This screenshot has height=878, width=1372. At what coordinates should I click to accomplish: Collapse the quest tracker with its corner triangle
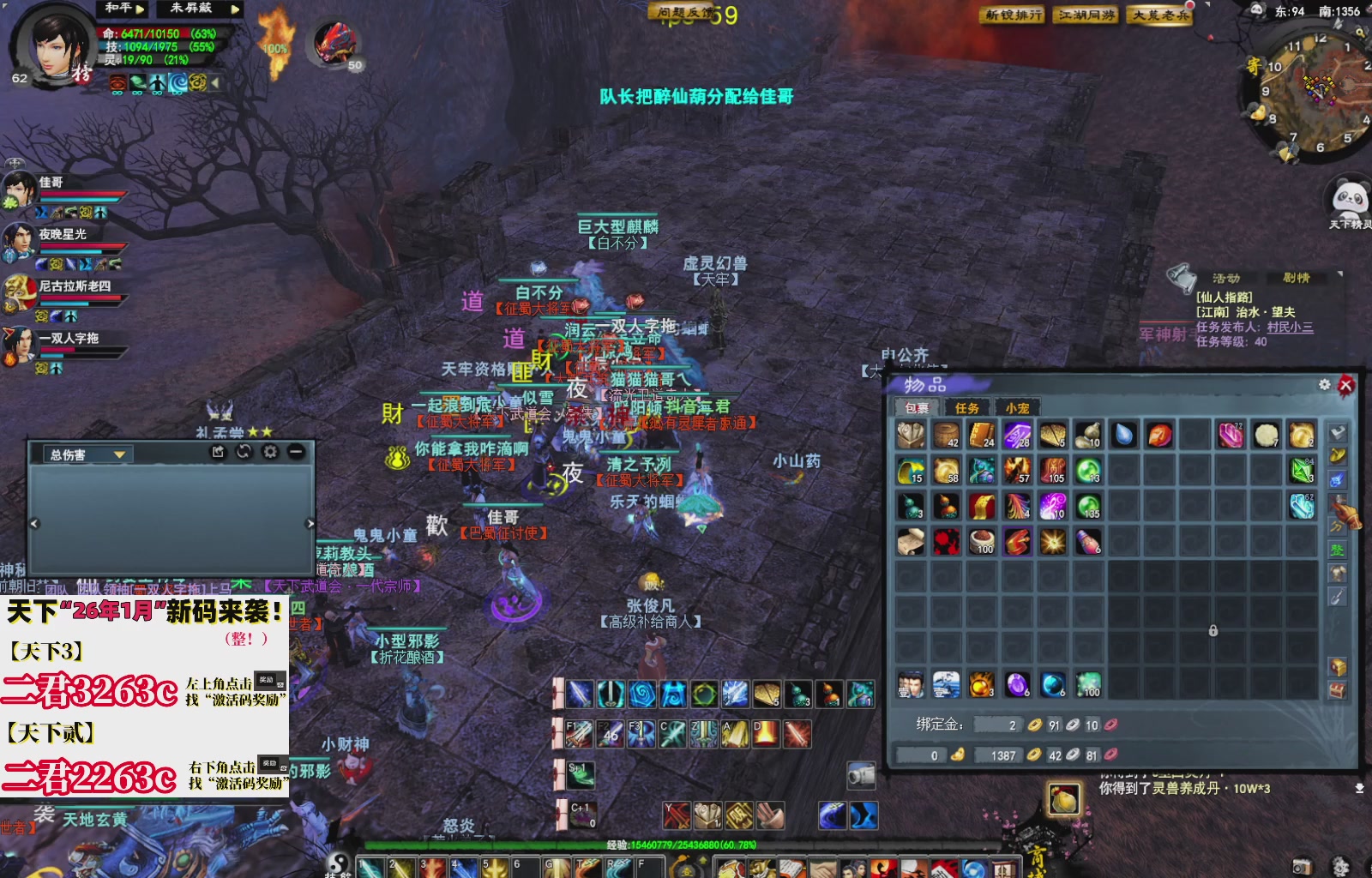1339,276
